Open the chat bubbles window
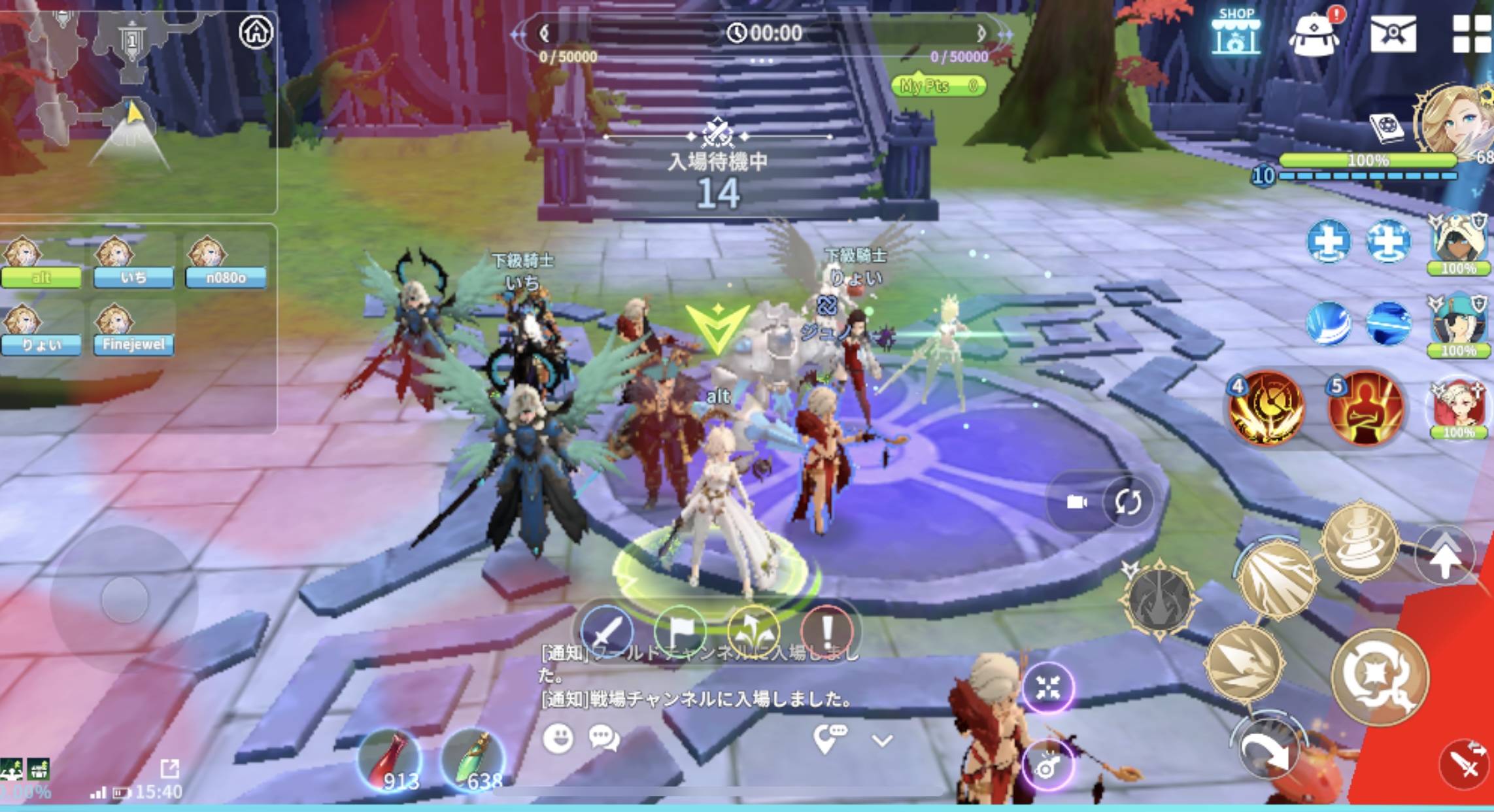The height and width of the screenshot is (812, 1494). point(603,739)
